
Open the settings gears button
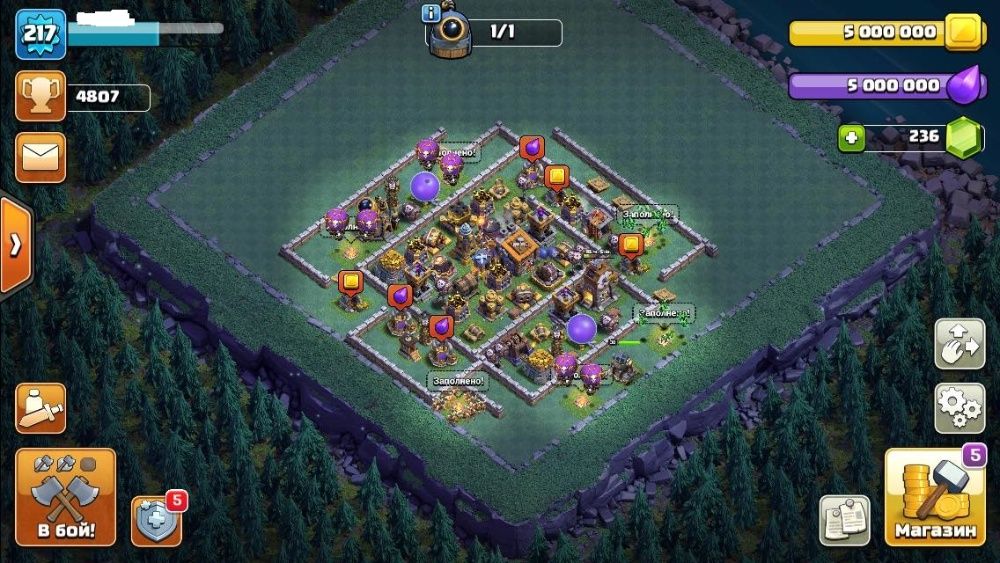pos(959,406)
